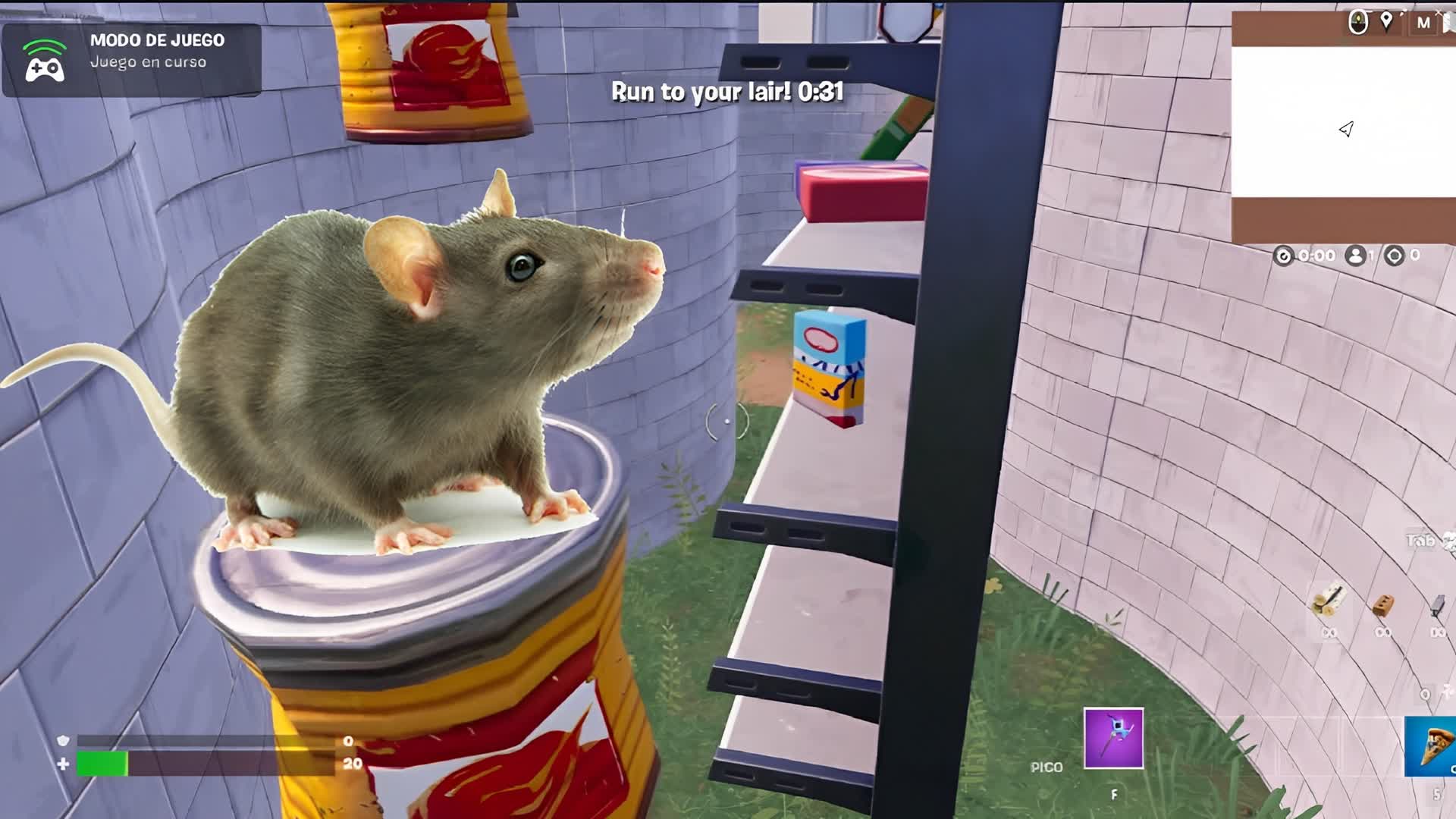Click the shield icon next to the armor bar
The height and width of the screenshot is (819, 1456).
coord(64,741)
